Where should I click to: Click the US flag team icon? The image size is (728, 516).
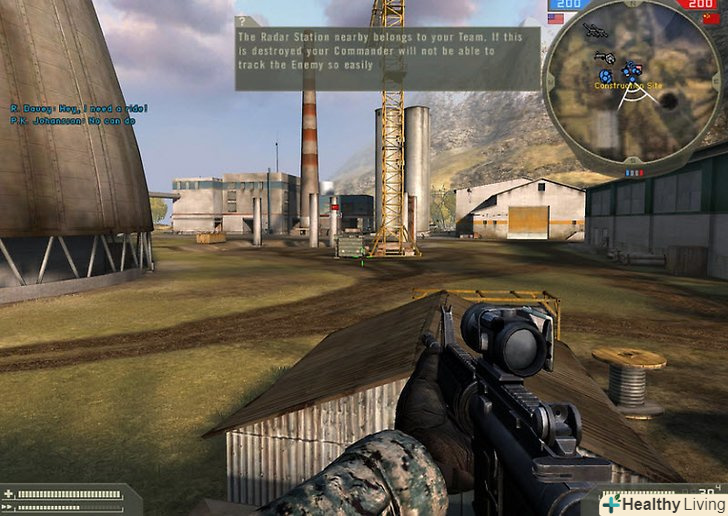(556, 18)
